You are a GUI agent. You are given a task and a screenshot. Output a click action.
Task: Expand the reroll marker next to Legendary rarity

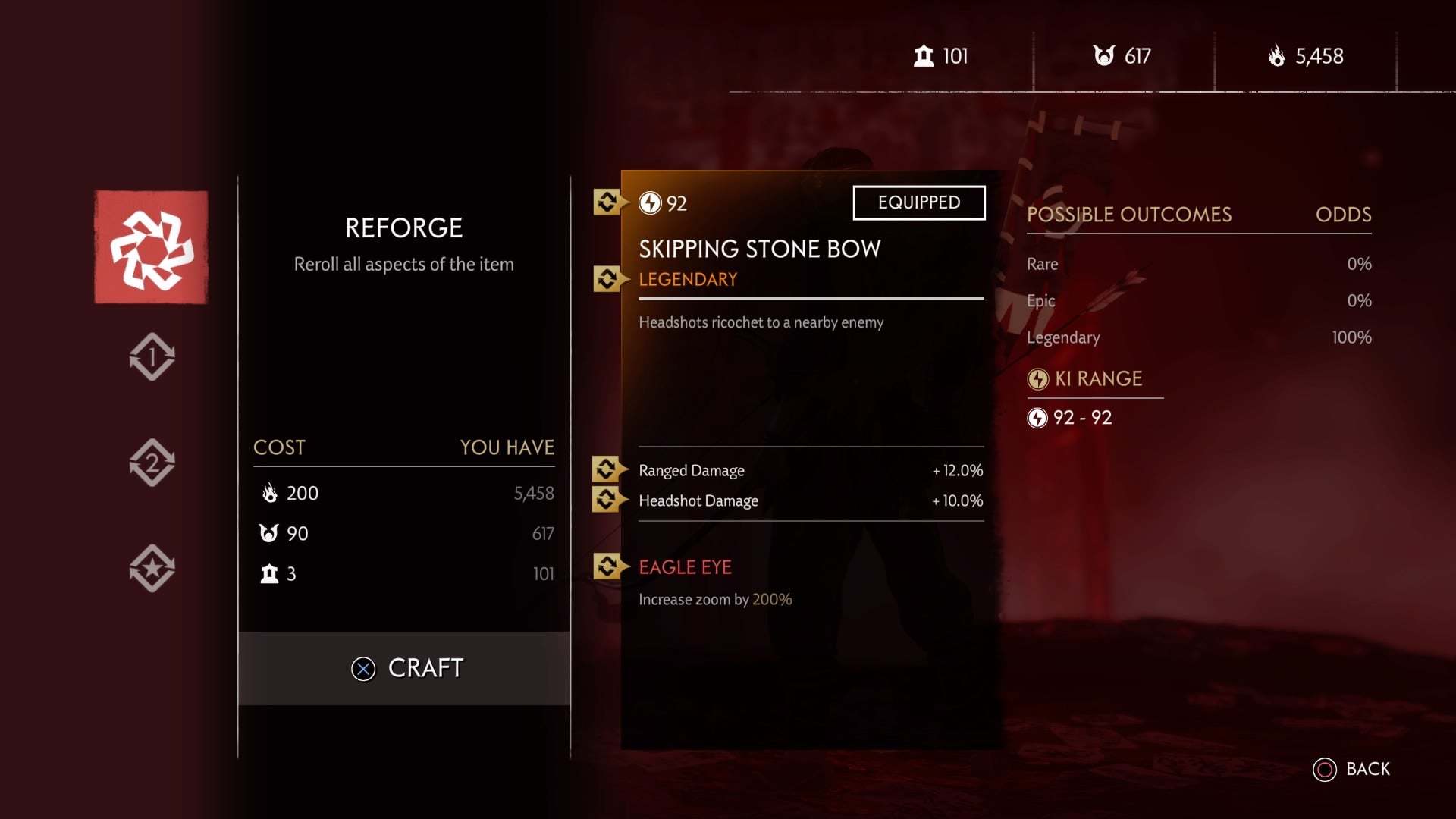pos(607,279)
